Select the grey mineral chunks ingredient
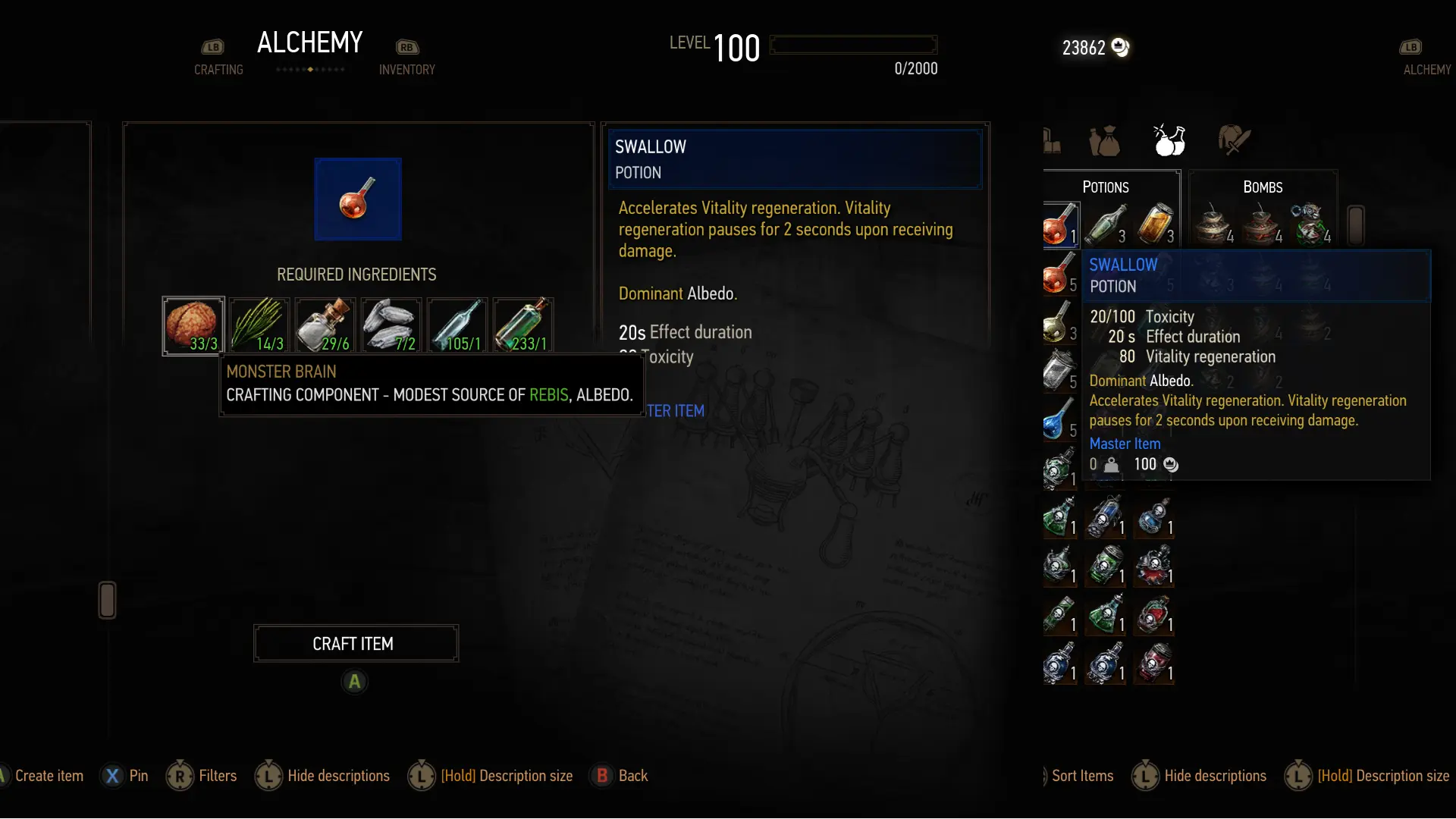 (x=391, y=325)
